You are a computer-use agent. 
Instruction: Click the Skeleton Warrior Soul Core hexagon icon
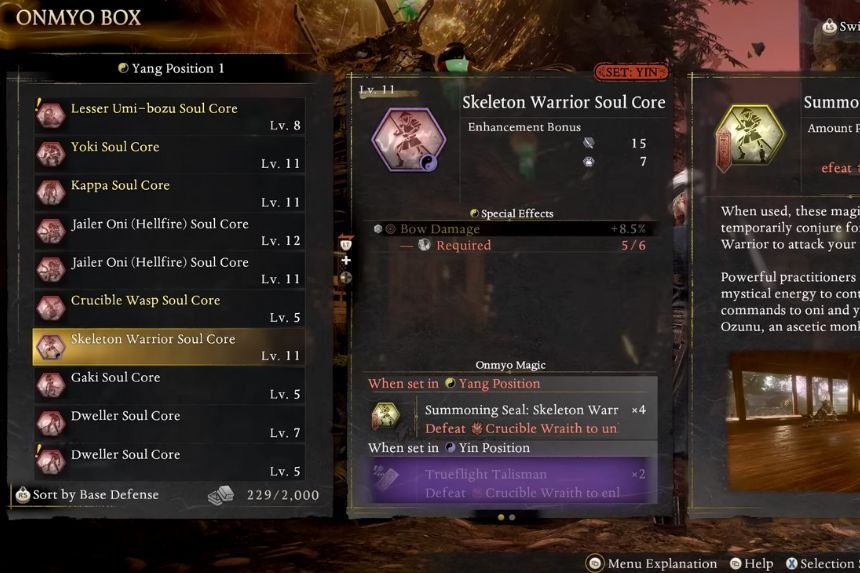click(408, 139)
